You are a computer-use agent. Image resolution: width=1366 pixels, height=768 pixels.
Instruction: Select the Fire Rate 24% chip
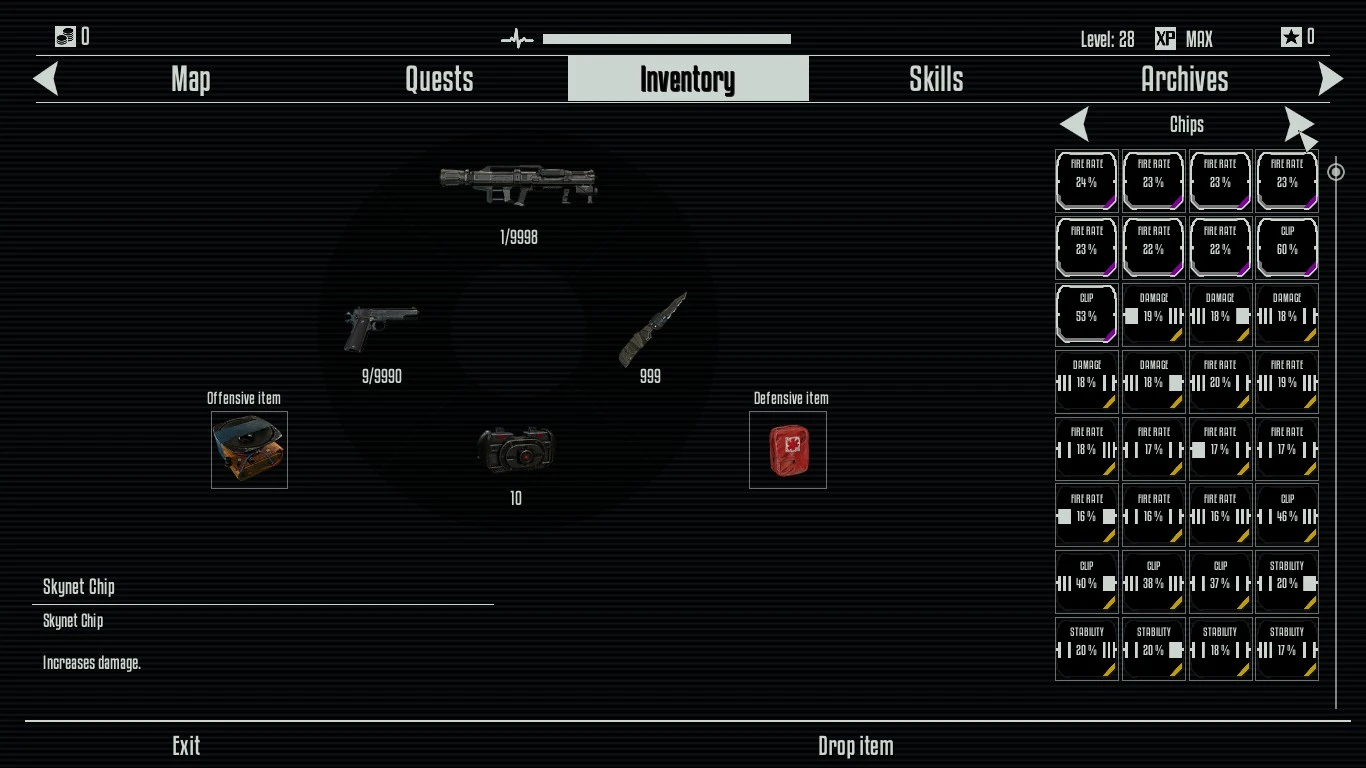(1087, 180)
